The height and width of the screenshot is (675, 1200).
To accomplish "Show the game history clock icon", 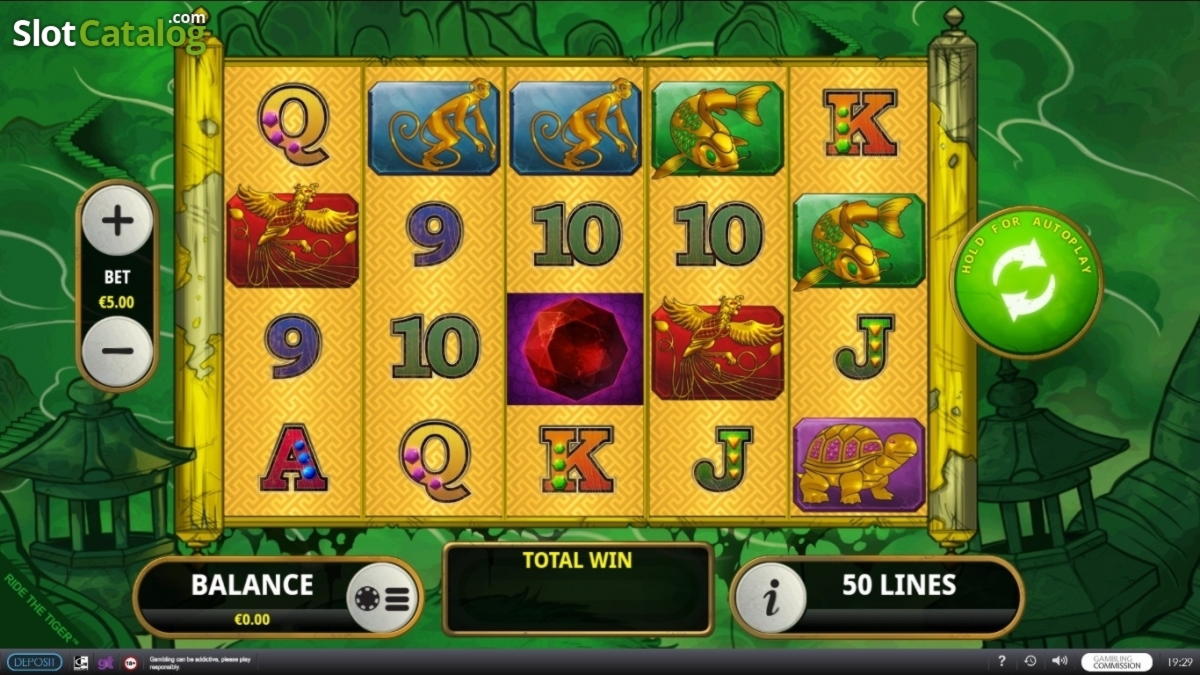I will click(1030, 662).
